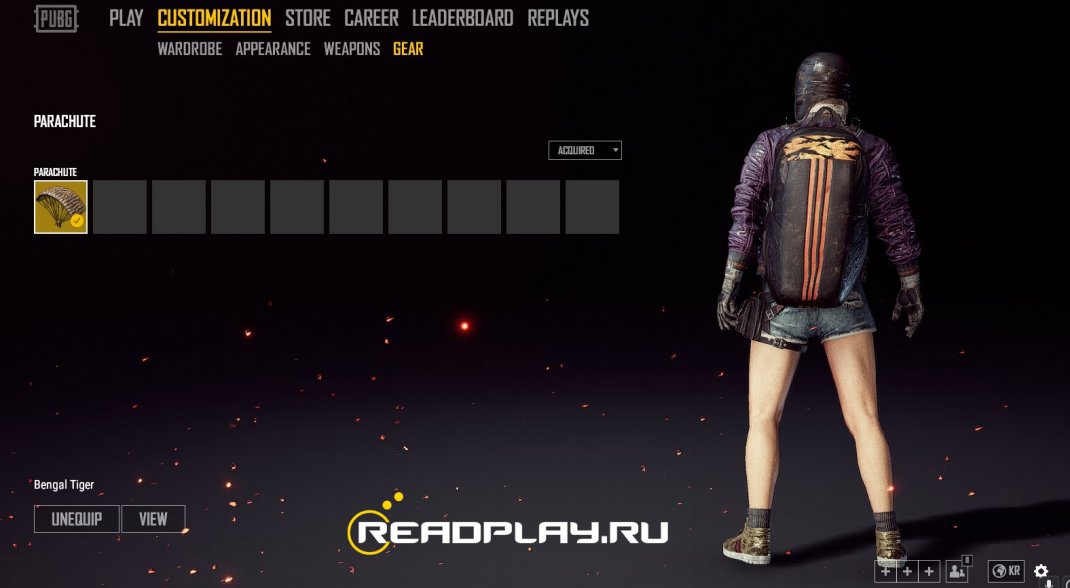
Task: Open settings with the gear icon
Action: click(1041, 571)
